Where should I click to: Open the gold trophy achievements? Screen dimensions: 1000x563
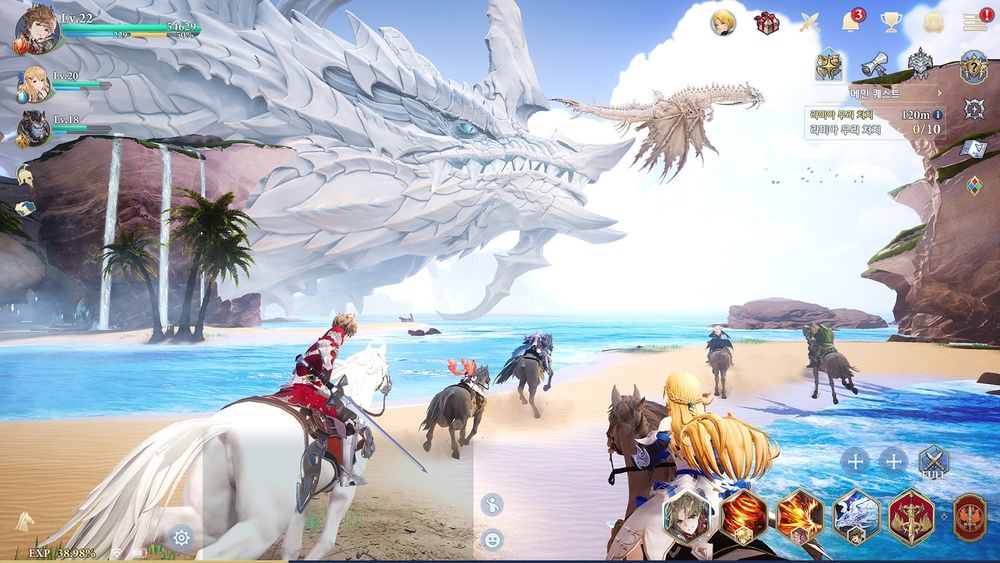click(891, 23)
